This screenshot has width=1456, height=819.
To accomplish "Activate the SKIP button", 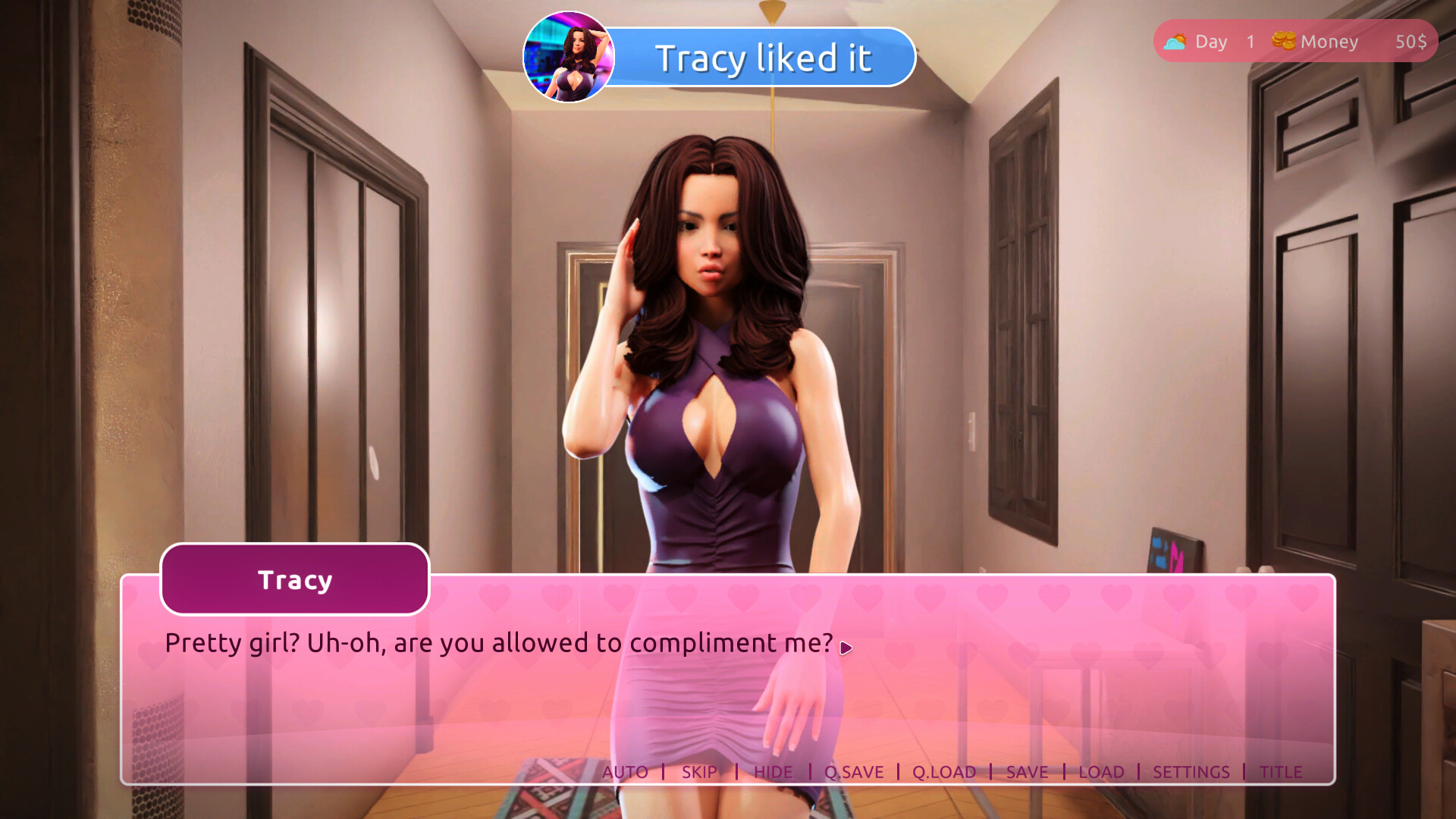I will [699, 772].
